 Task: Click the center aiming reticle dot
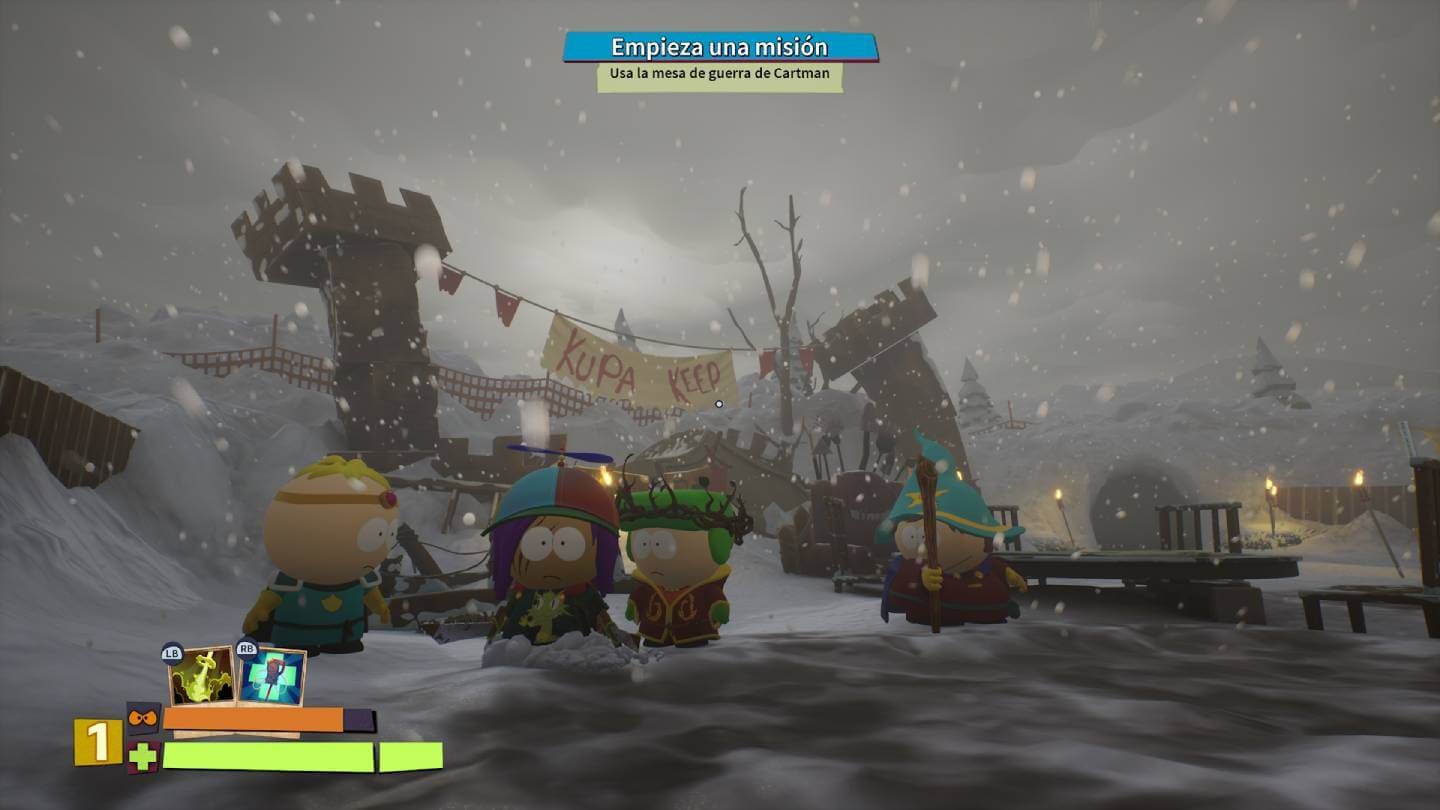point(719,404)
